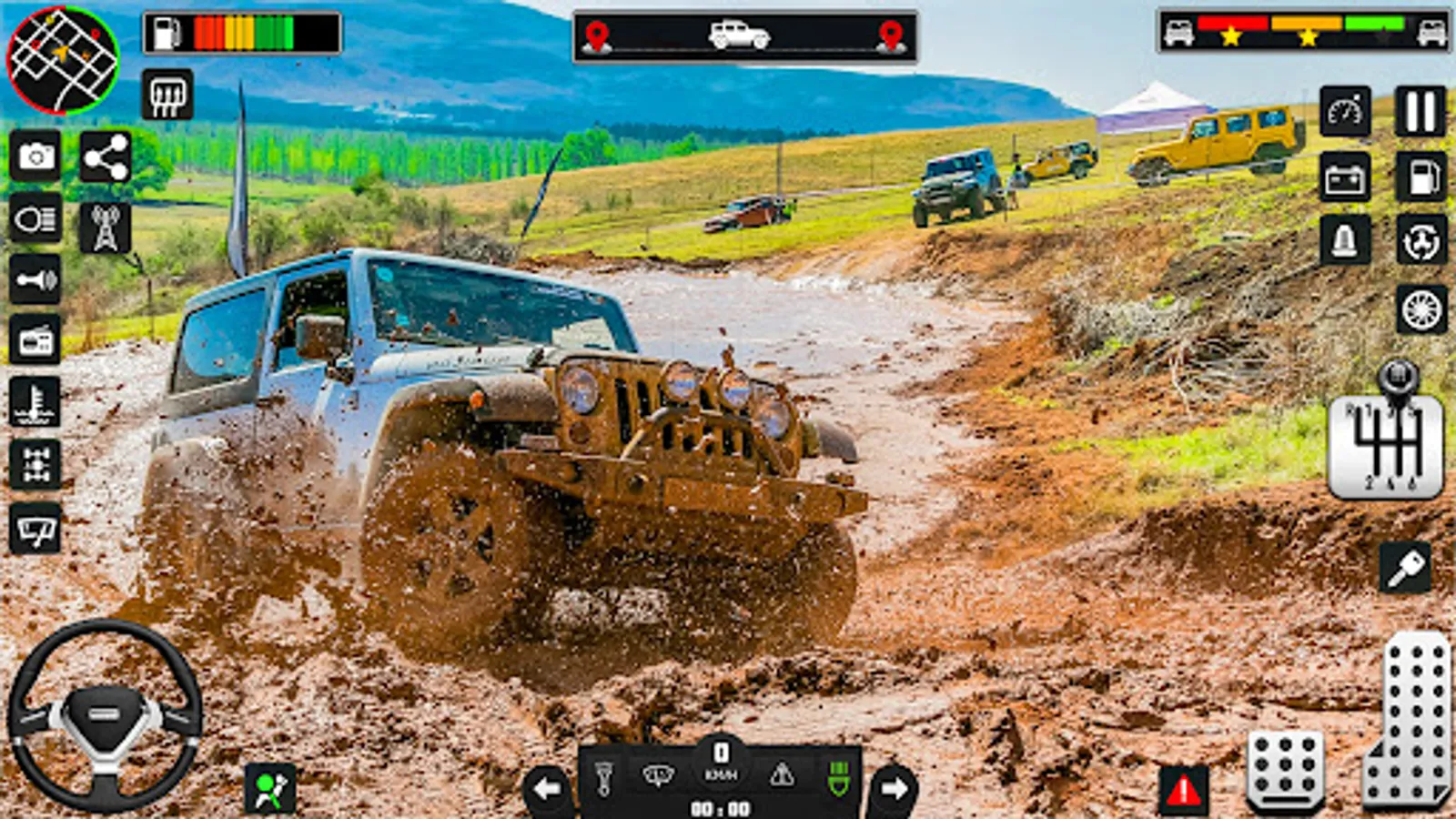Pause the game
Viewport: 1456px width, 819px height.
point(1420,112)
